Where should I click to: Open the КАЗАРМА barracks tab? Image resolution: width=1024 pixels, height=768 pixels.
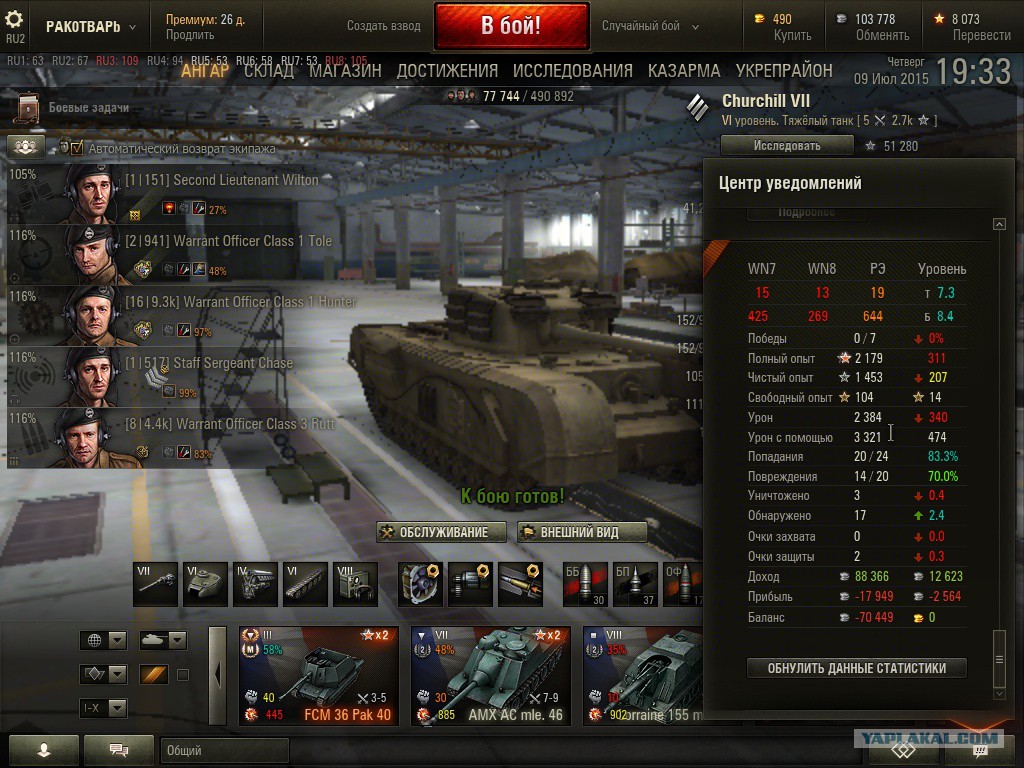click(684, 71)
